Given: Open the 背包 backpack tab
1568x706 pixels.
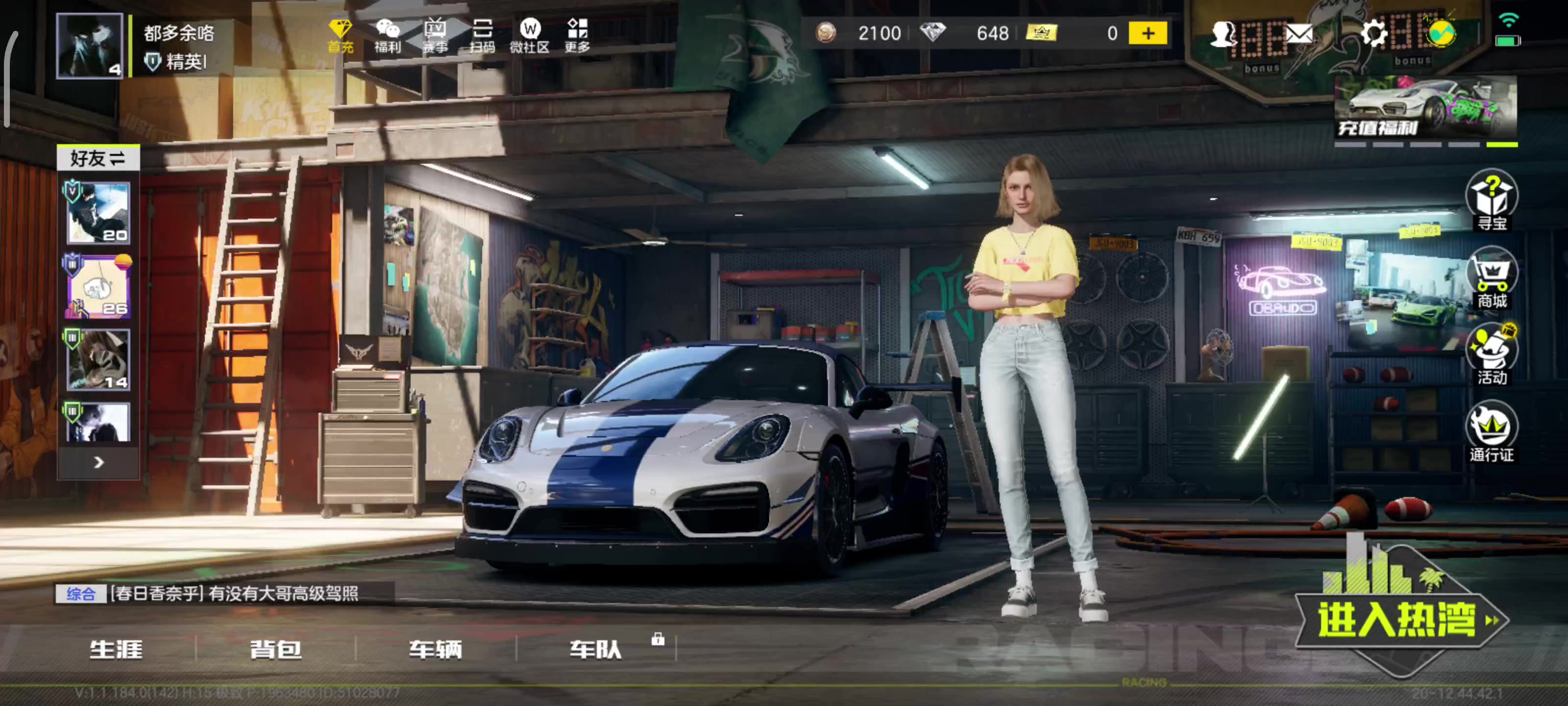Looking at the screenshot, I should tap(276, 649).
